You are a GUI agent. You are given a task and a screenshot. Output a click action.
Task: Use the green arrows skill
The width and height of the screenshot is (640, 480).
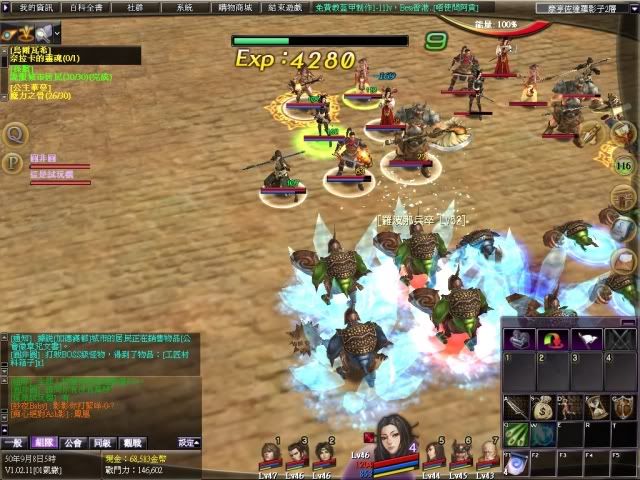(x=516, y=434)
